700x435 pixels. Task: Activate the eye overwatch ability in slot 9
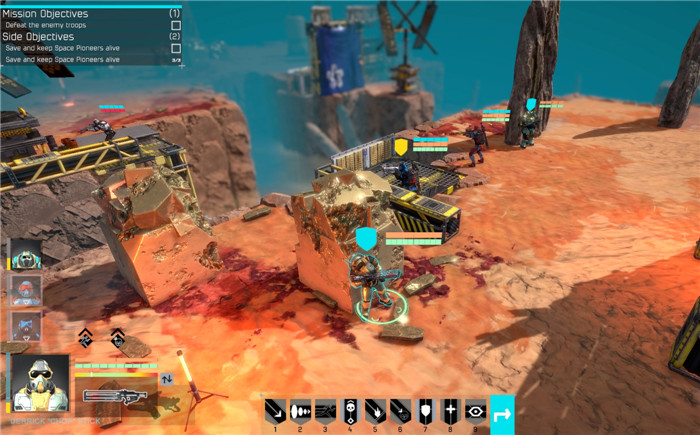(475, 410)
